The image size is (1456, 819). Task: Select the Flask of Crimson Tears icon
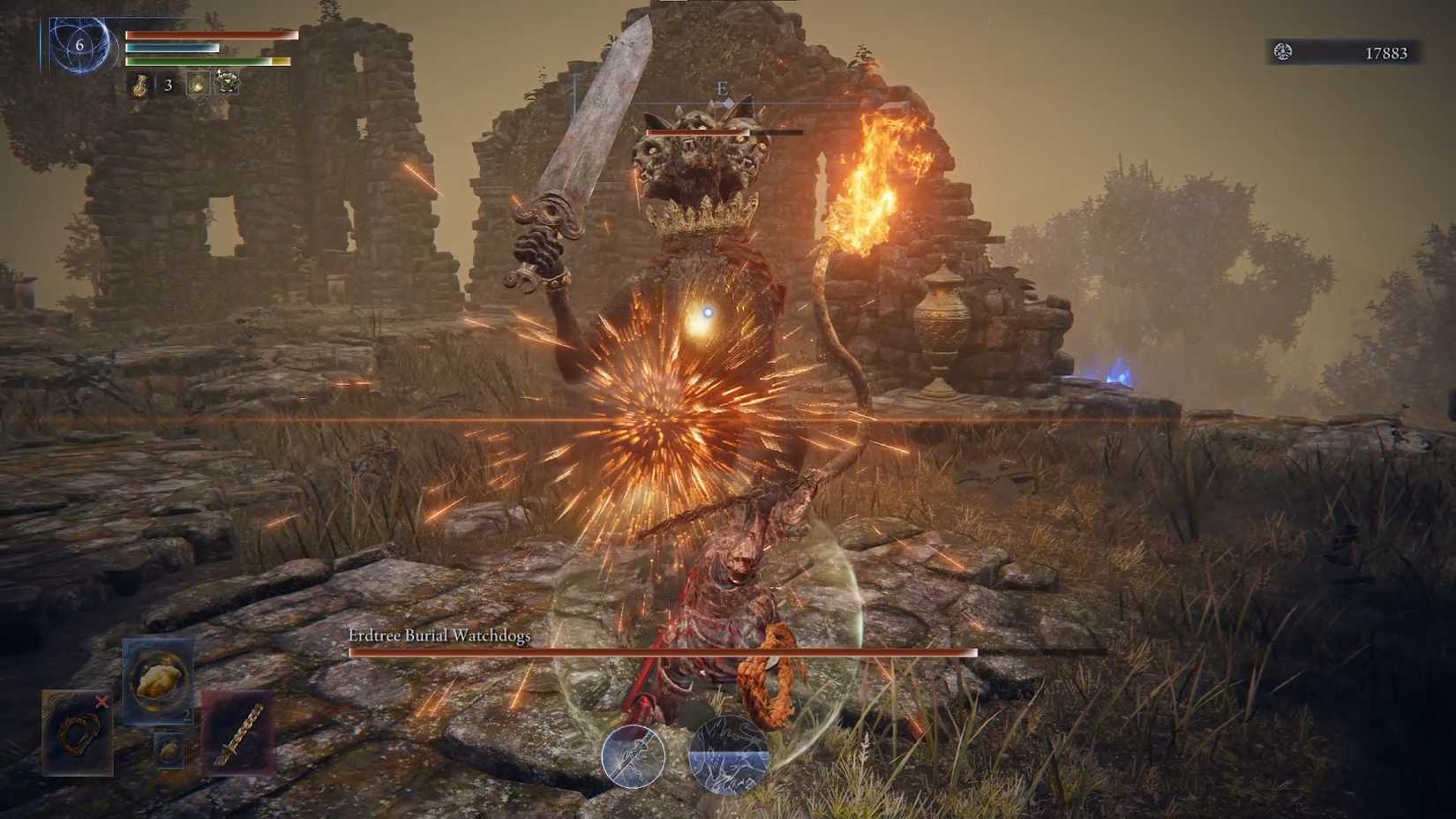pyautogui.click(x=157, y=679)
